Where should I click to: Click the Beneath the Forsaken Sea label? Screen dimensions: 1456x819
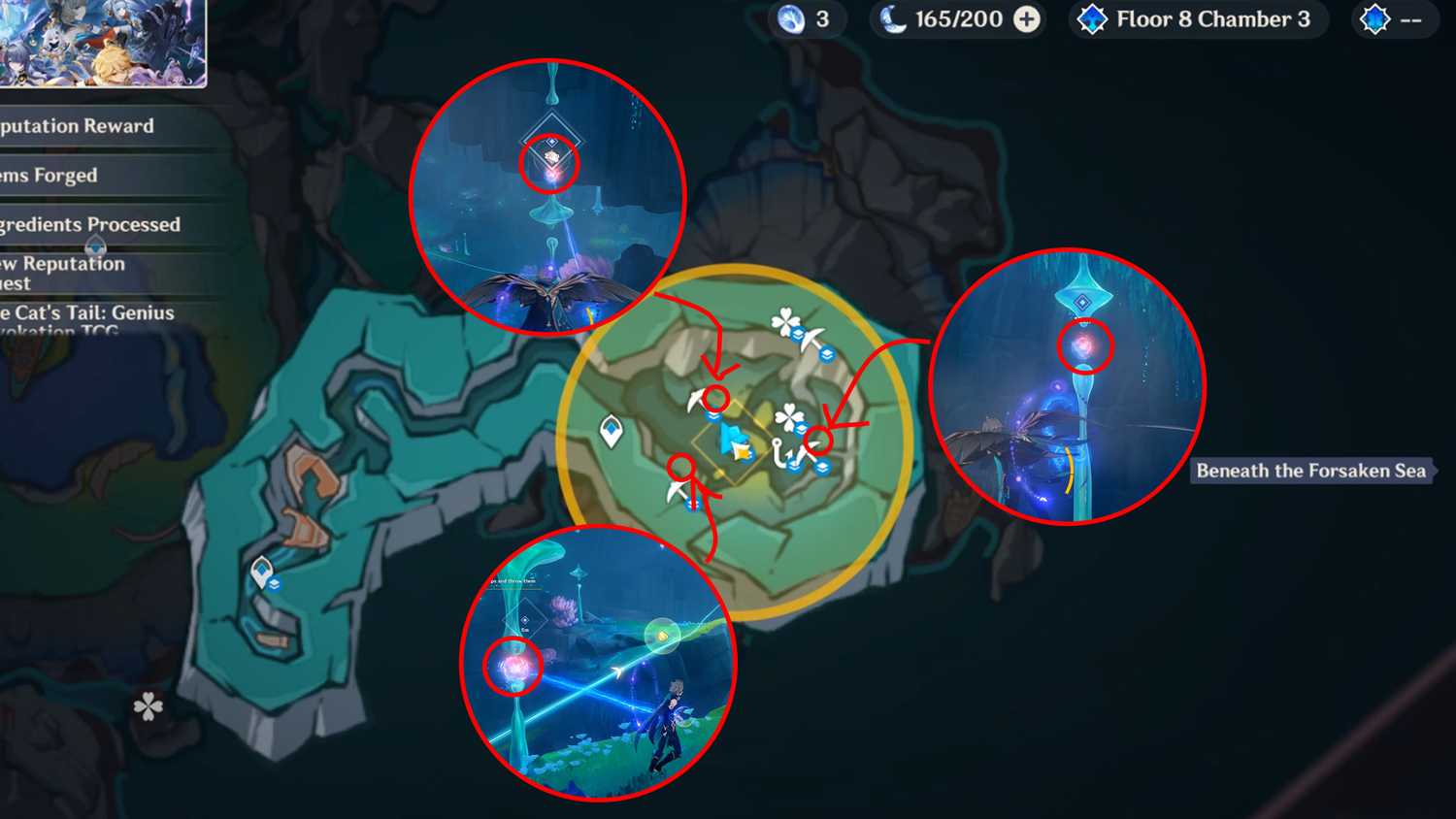click(x=1311, y=472)
